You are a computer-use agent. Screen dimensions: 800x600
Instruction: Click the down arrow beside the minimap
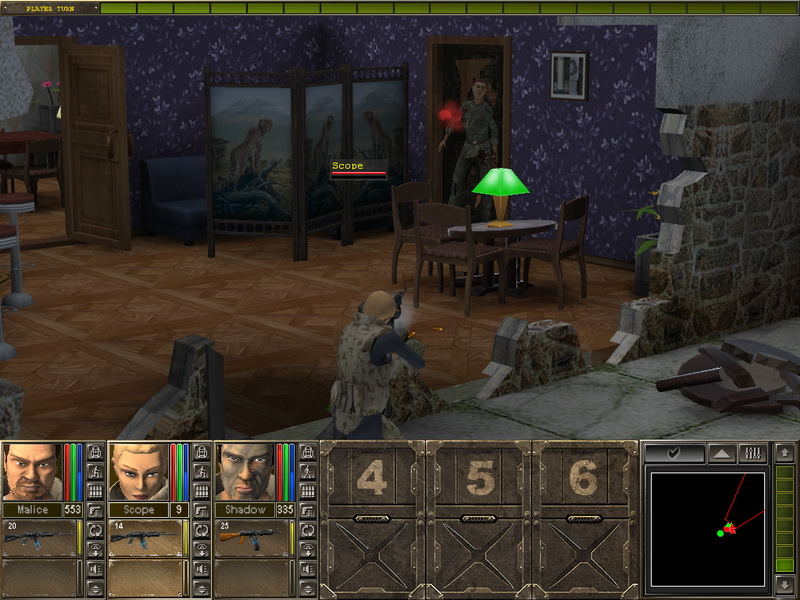point(785,584)
